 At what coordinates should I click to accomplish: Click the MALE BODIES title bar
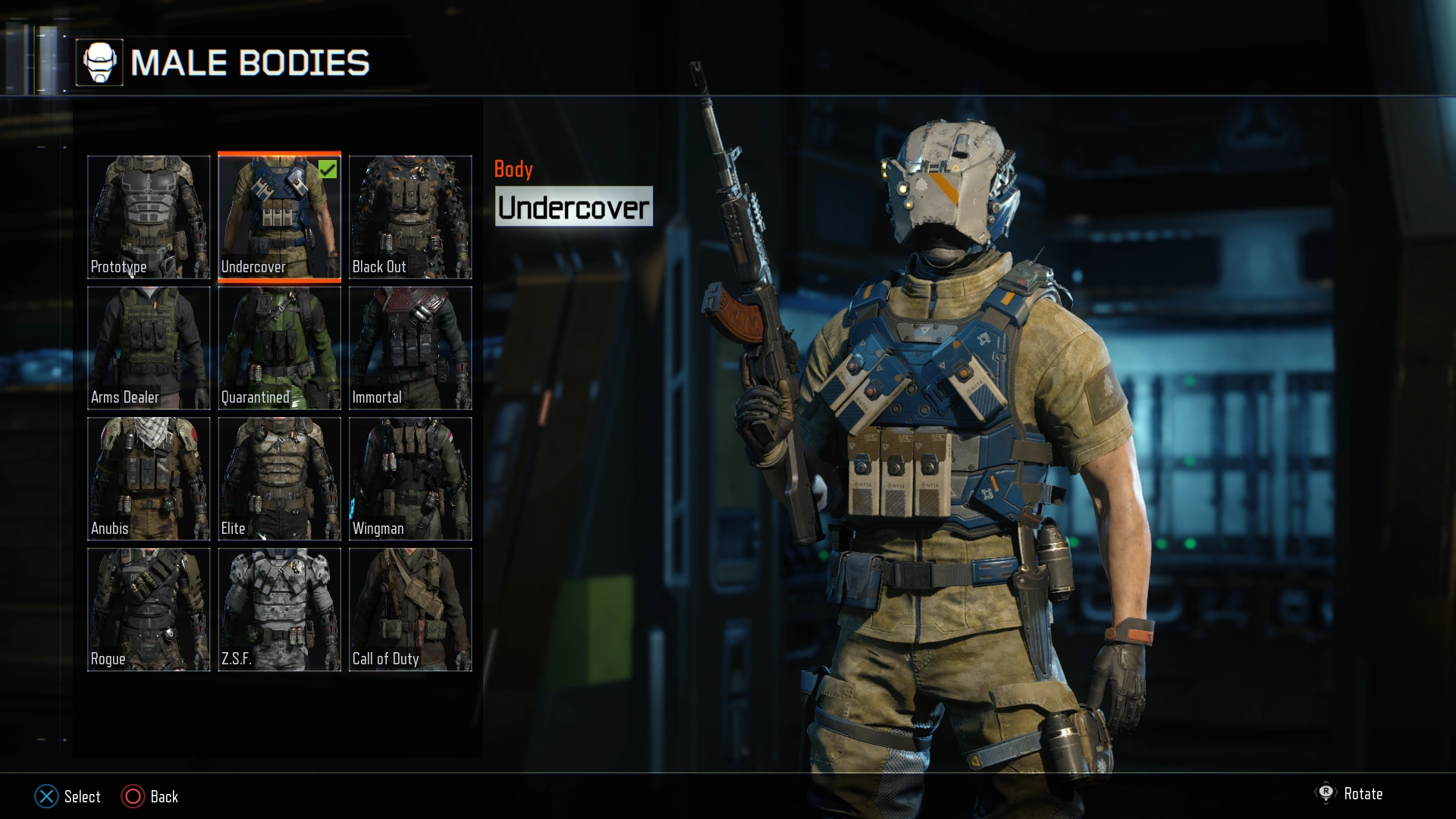tap(250, 64)
